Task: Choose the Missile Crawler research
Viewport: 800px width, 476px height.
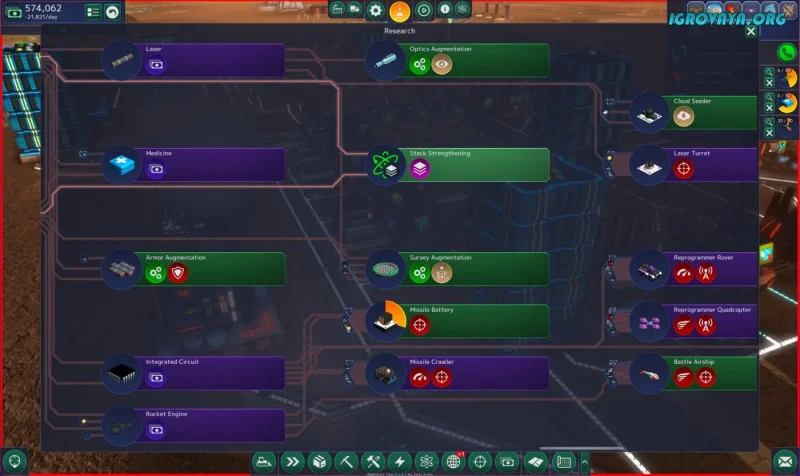Action: click(x=468, y=372)
